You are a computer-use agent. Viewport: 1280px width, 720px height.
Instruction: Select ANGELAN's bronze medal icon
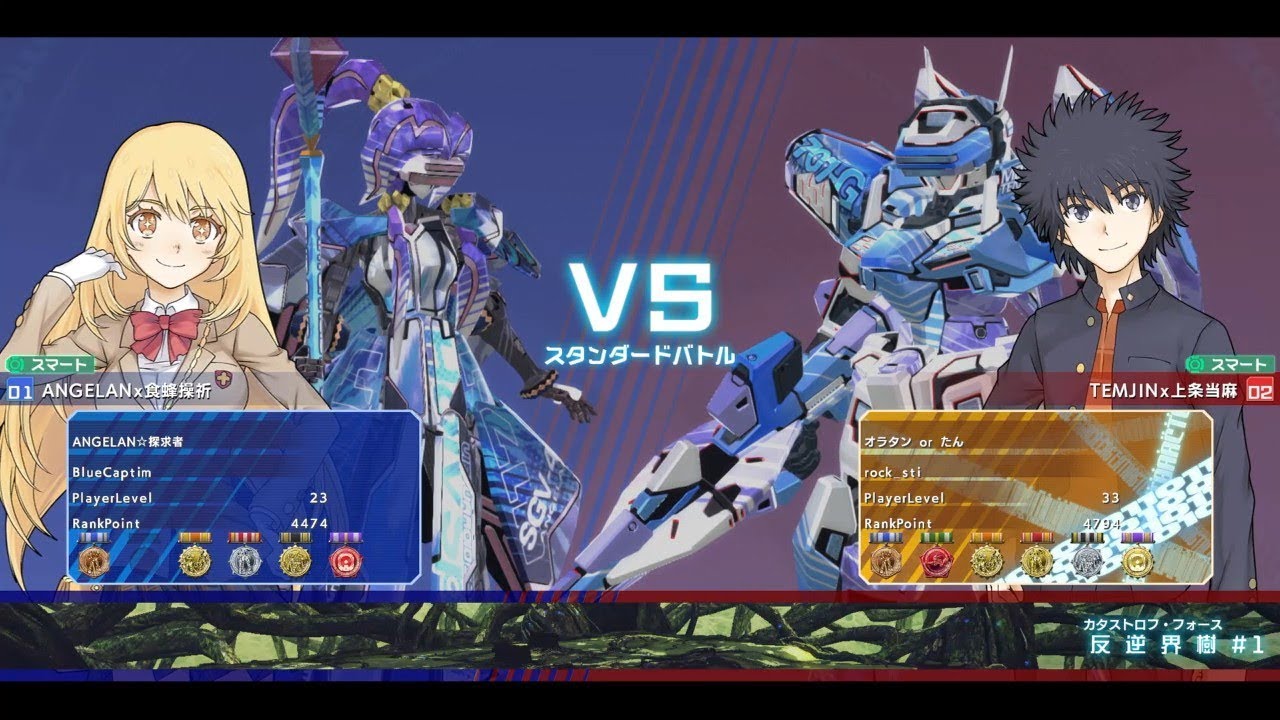[95, 560]
